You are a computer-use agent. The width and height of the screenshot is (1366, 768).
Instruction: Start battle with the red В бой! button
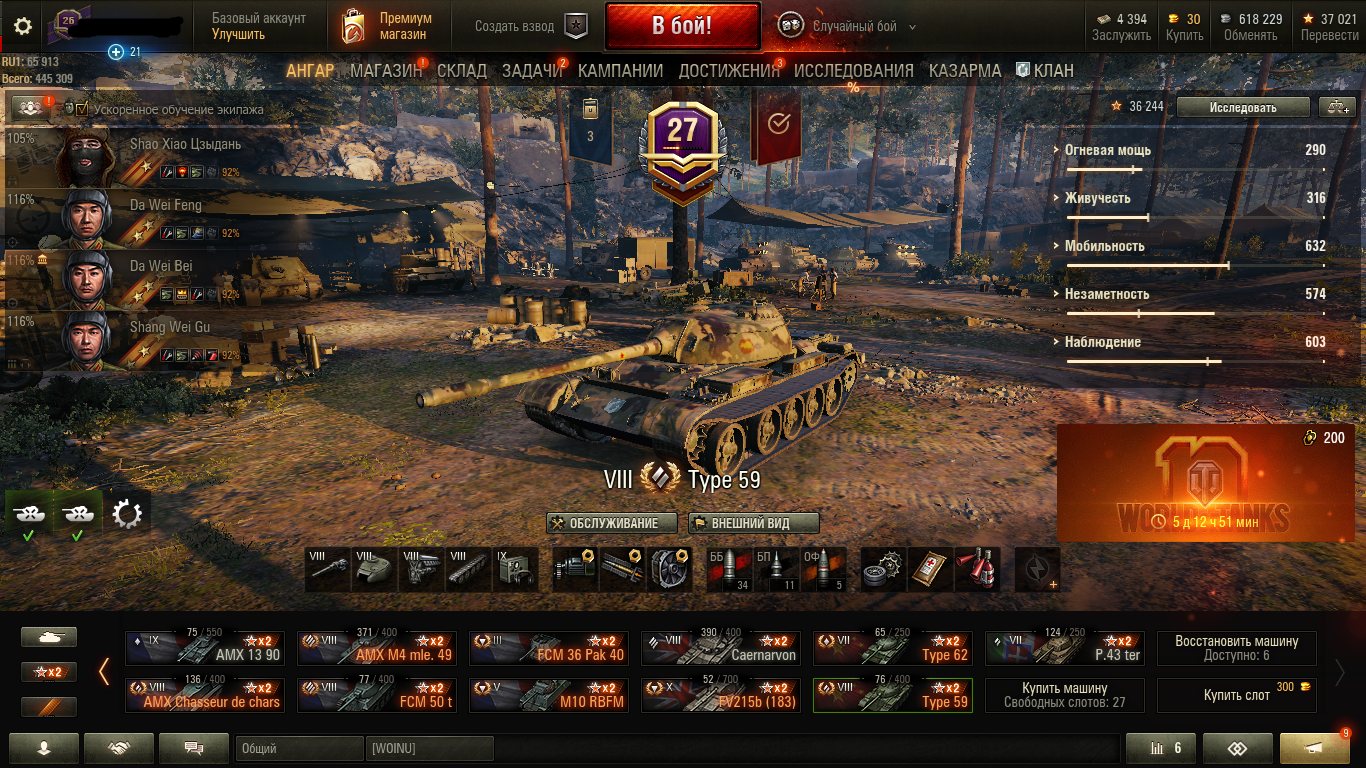click(x=681, y=26)
